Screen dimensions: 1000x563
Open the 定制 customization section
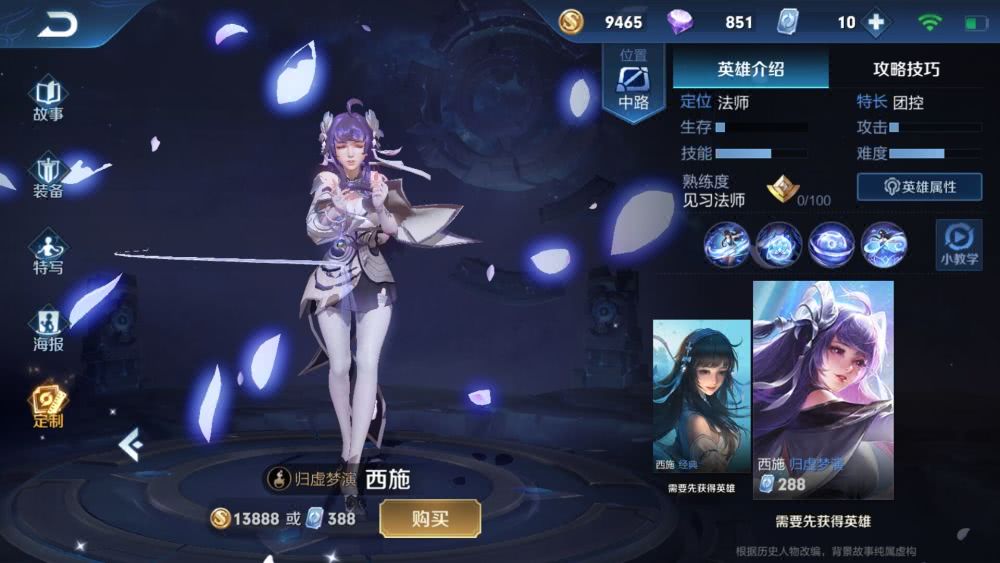tap(48, 405)
